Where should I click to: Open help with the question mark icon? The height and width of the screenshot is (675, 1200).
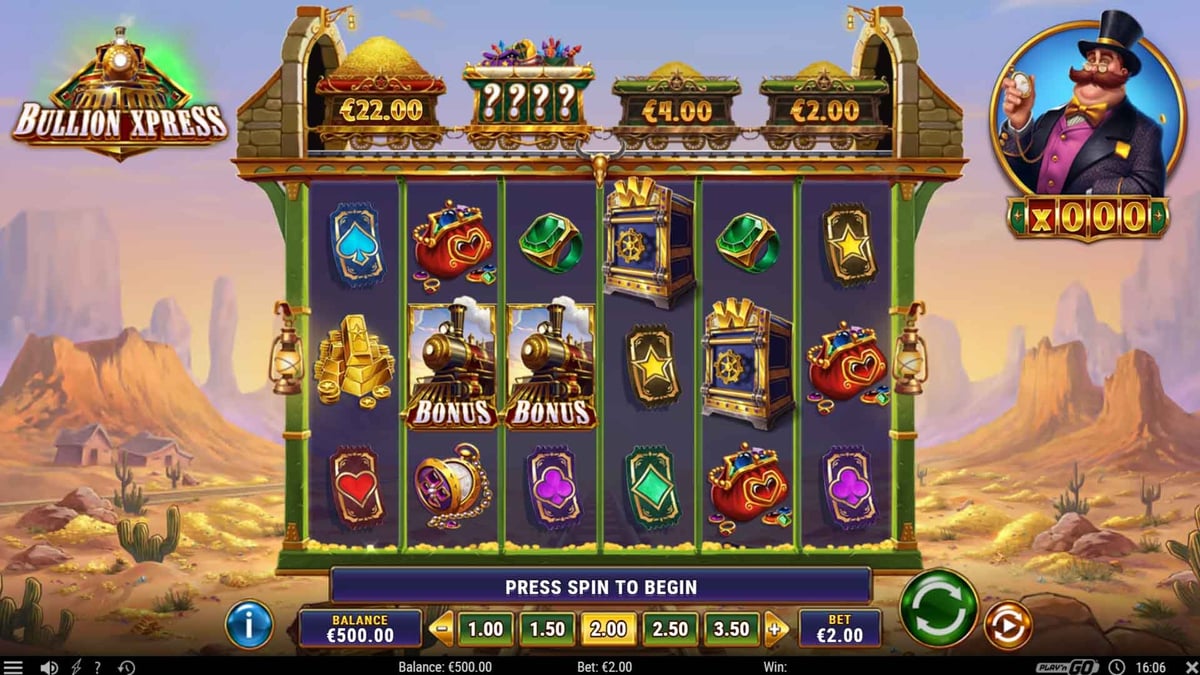97,667
